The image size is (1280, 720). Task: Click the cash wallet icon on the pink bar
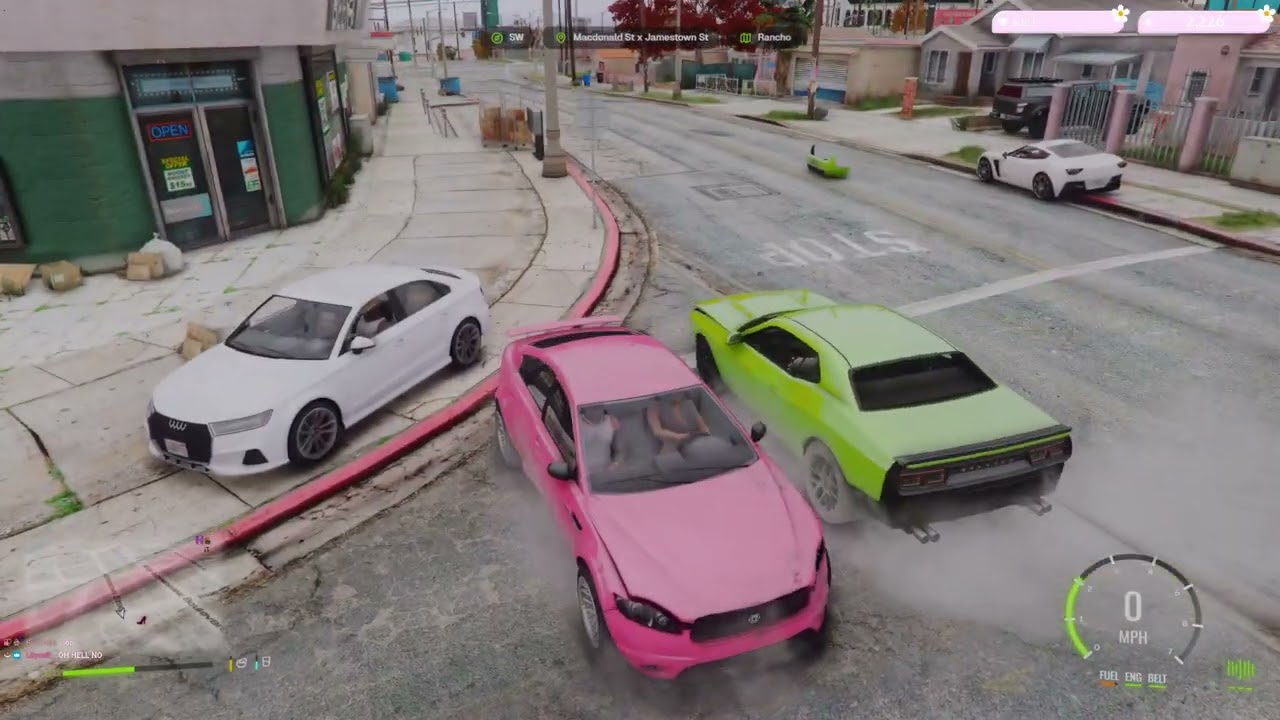pos(1003,21)
